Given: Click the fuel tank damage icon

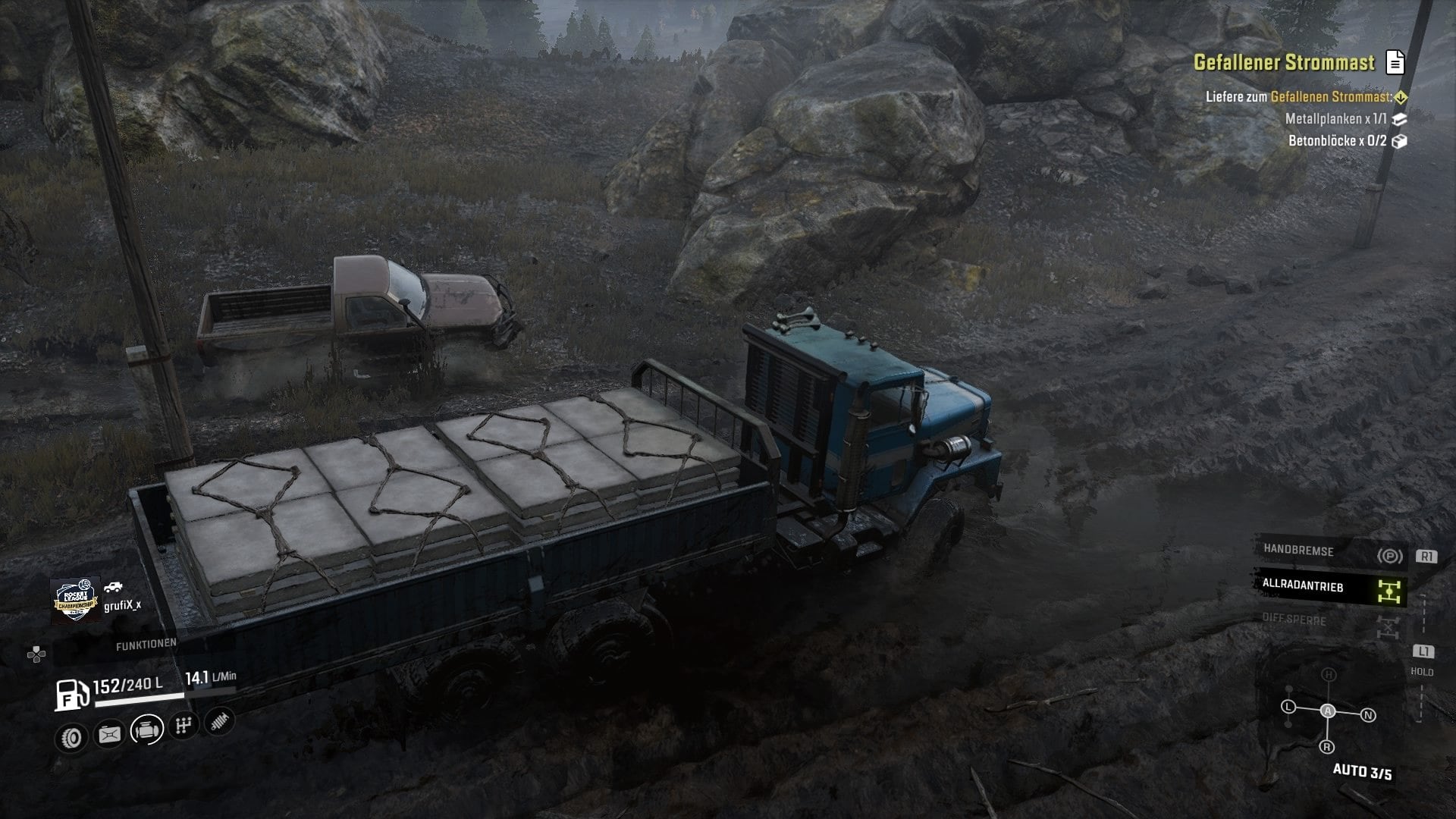Looking at the screenshot, I should [x=109, y=734].
